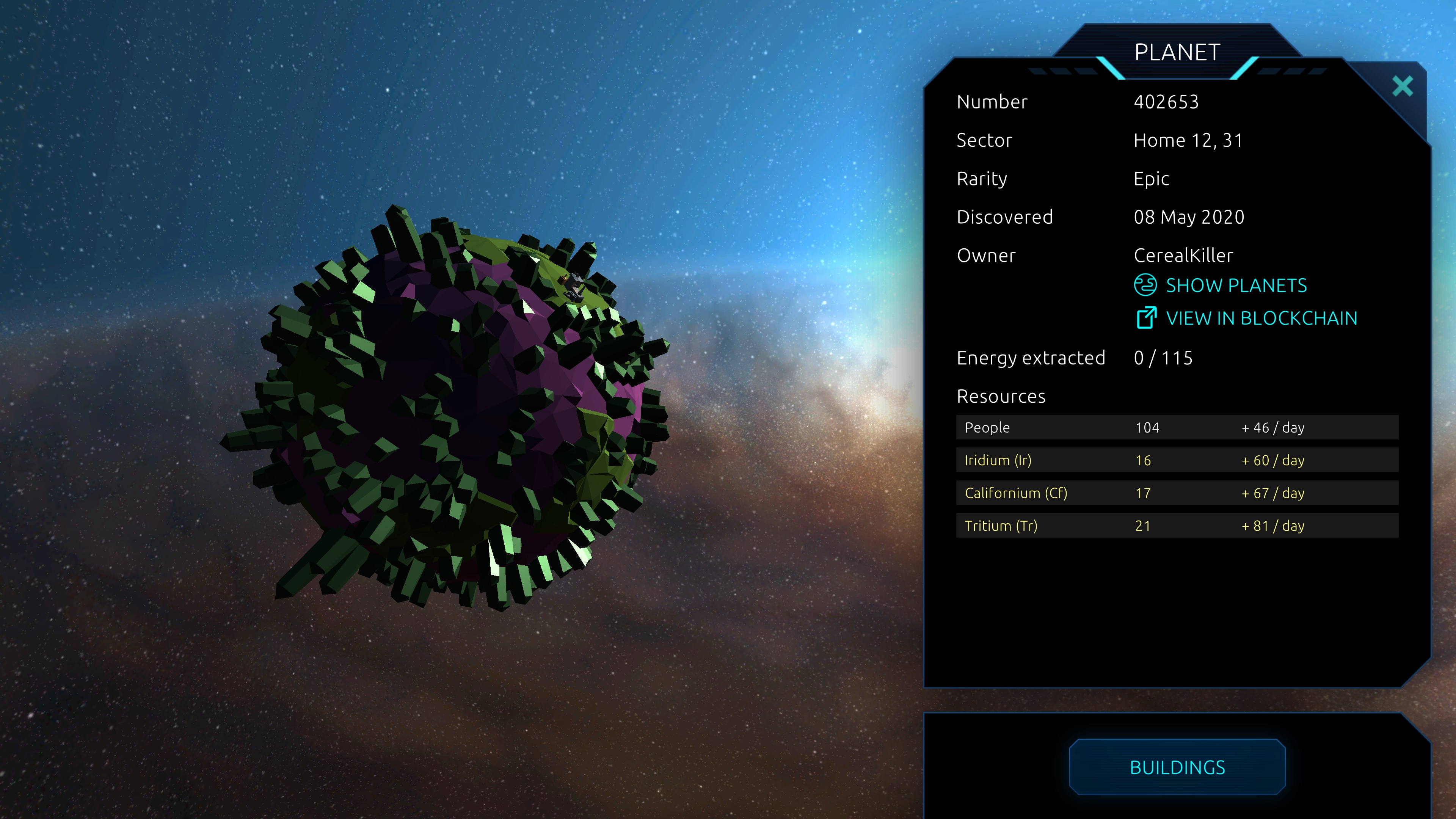Open the Buildings menu

1177,767
